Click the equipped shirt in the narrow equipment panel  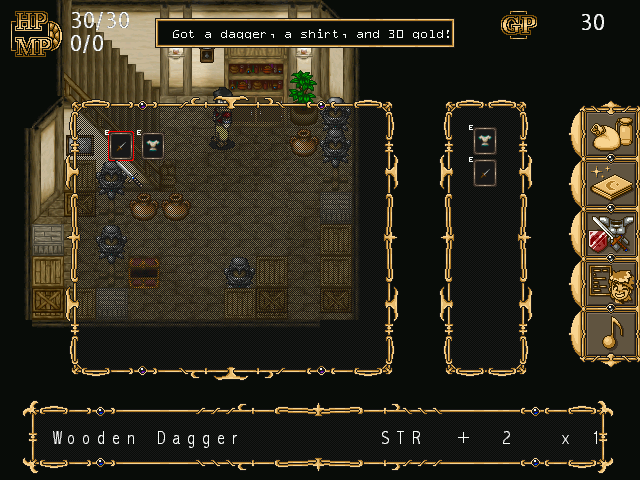485,141
